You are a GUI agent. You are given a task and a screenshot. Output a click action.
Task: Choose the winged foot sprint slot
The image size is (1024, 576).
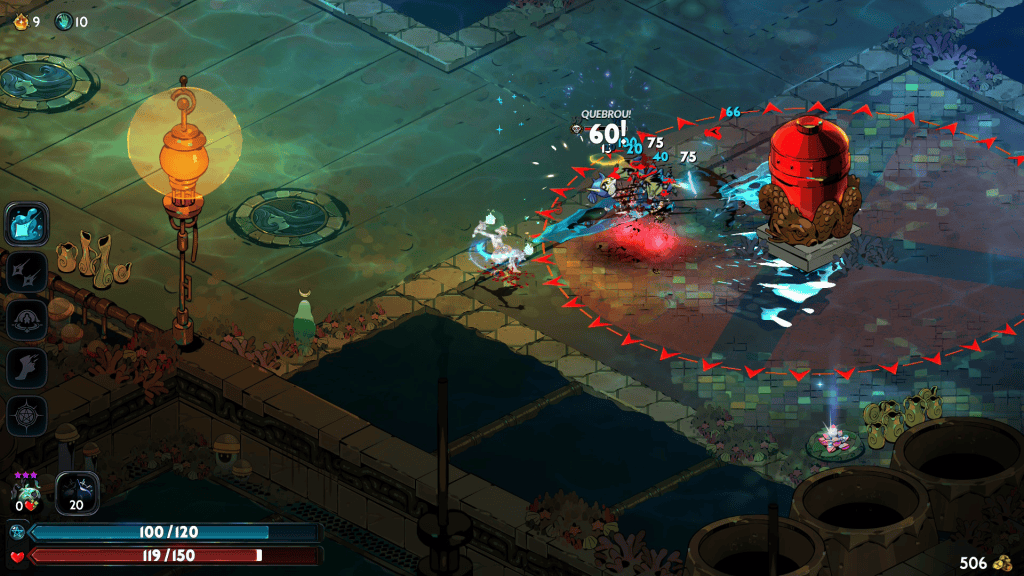pyautogui.click(x=25, y=368)
